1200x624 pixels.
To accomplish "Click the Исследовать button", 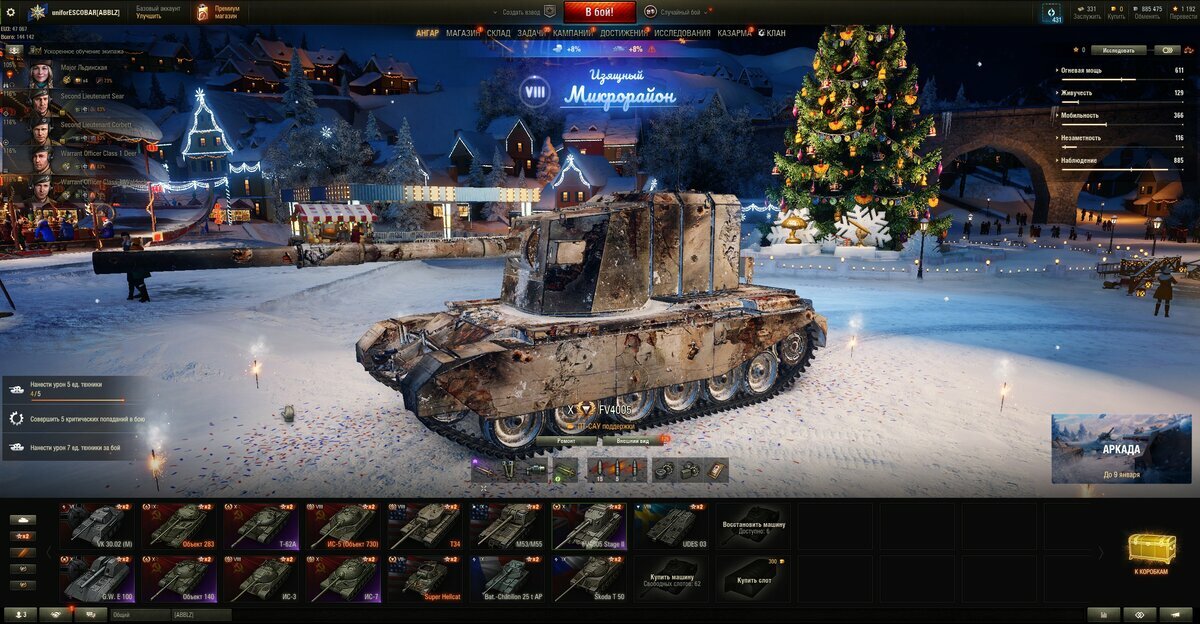I will [1118, 49].
